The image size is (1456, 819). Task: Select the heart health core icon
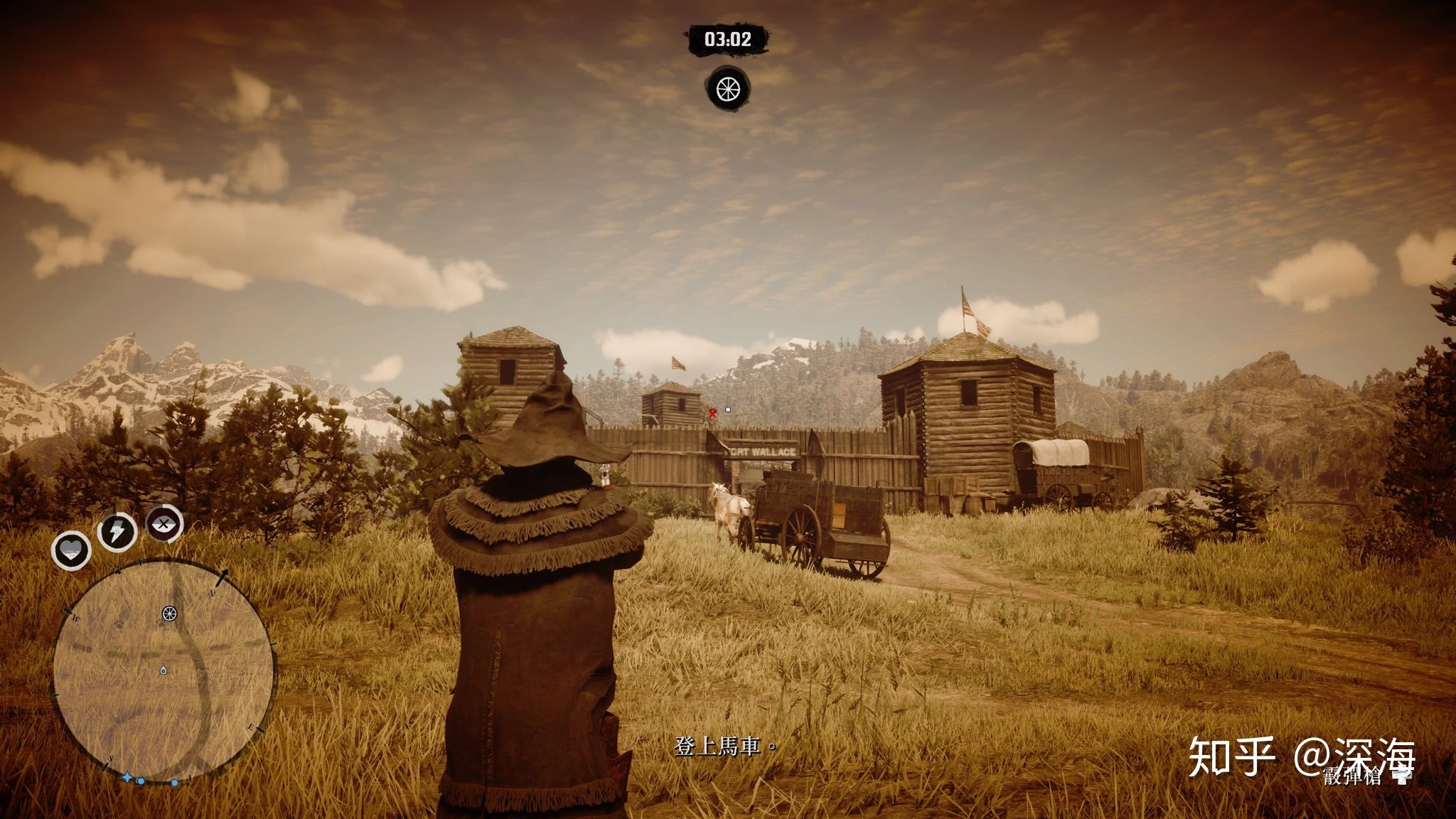[71, 550]
